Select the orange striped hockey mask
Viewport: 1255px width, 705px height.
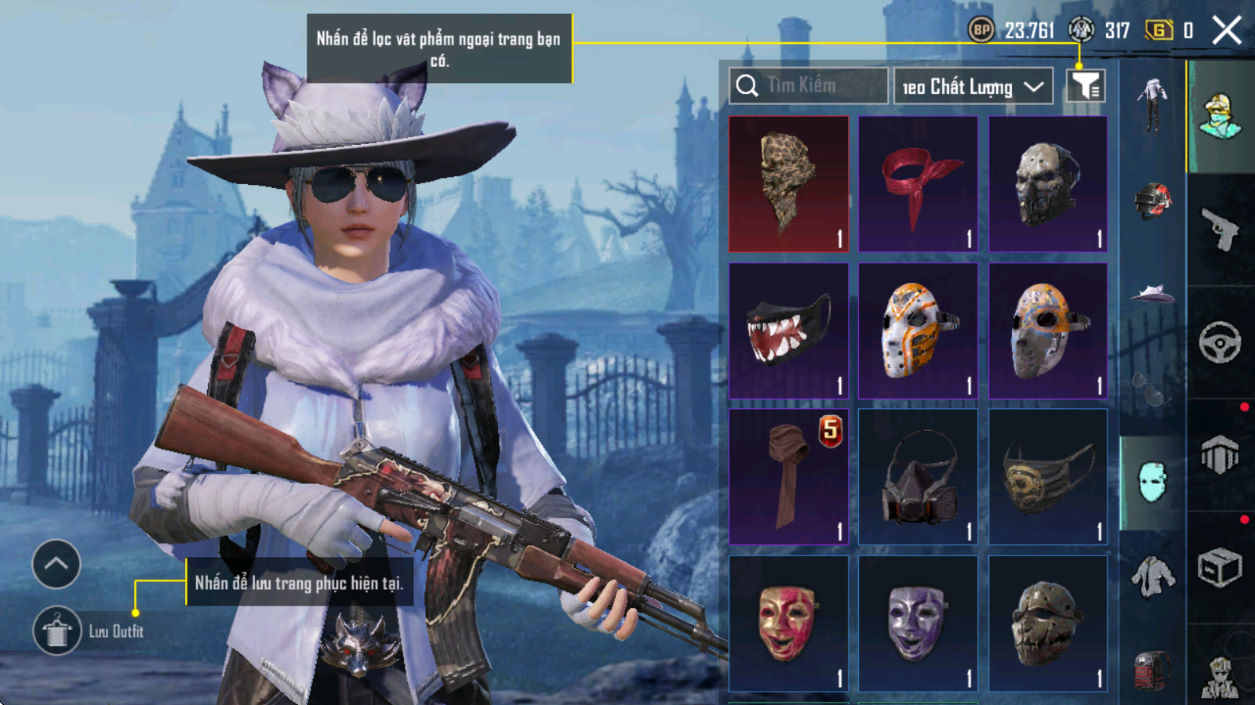click(x=918, y=330)
